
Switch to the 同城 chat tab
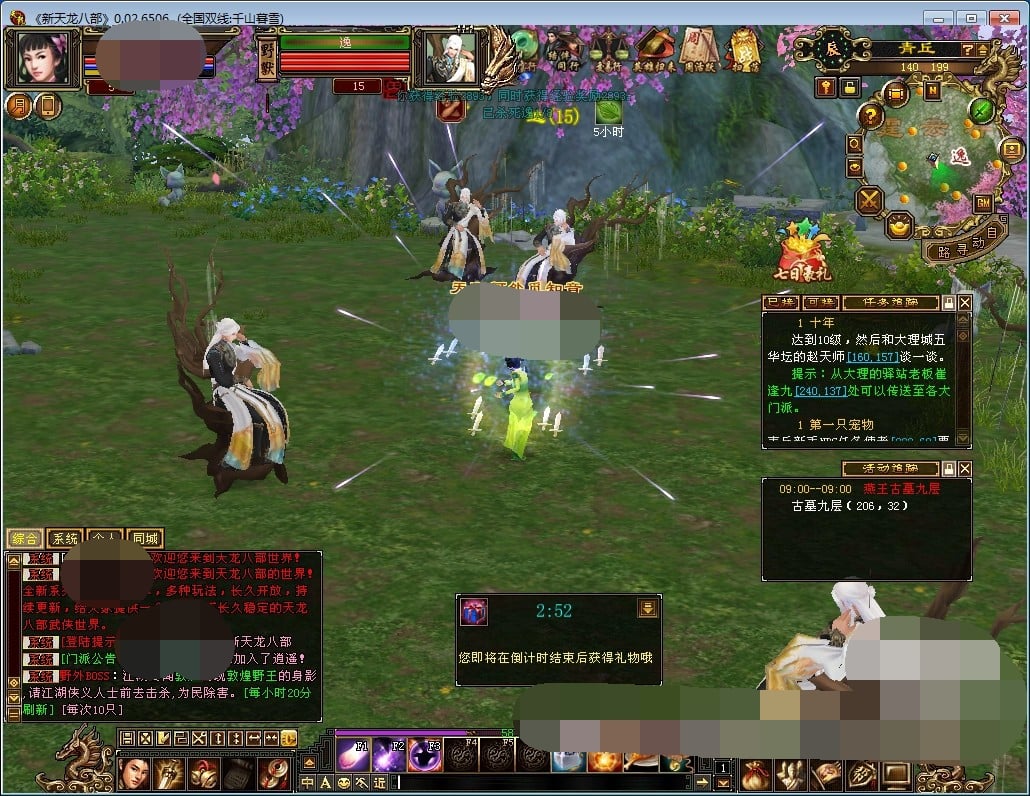click(145, 538)
